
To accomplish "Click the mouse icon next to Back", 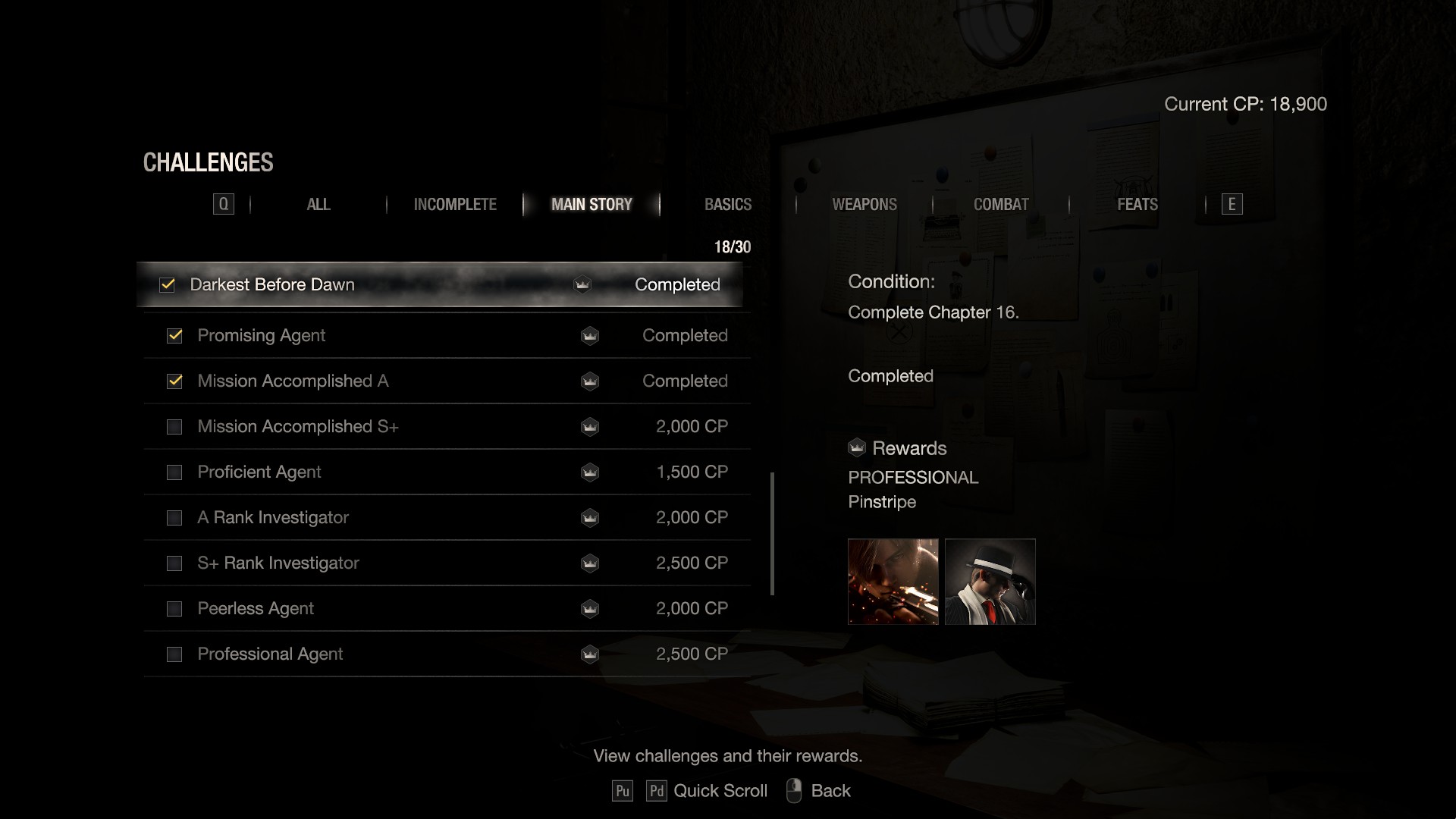I will tap(793, 790).
